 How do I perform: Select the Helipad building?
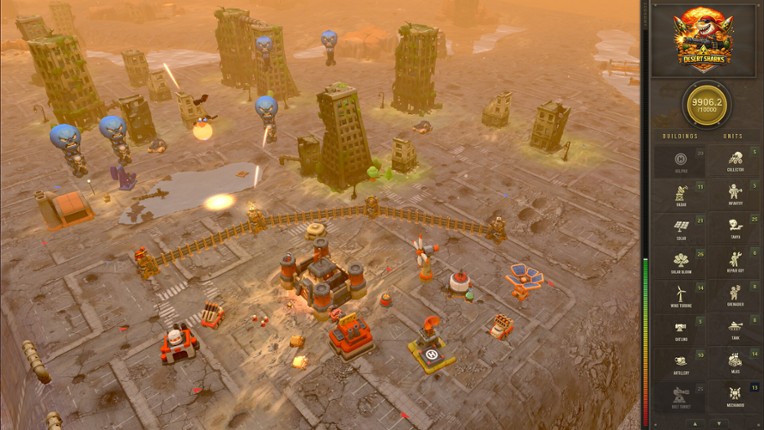[680, 160]
